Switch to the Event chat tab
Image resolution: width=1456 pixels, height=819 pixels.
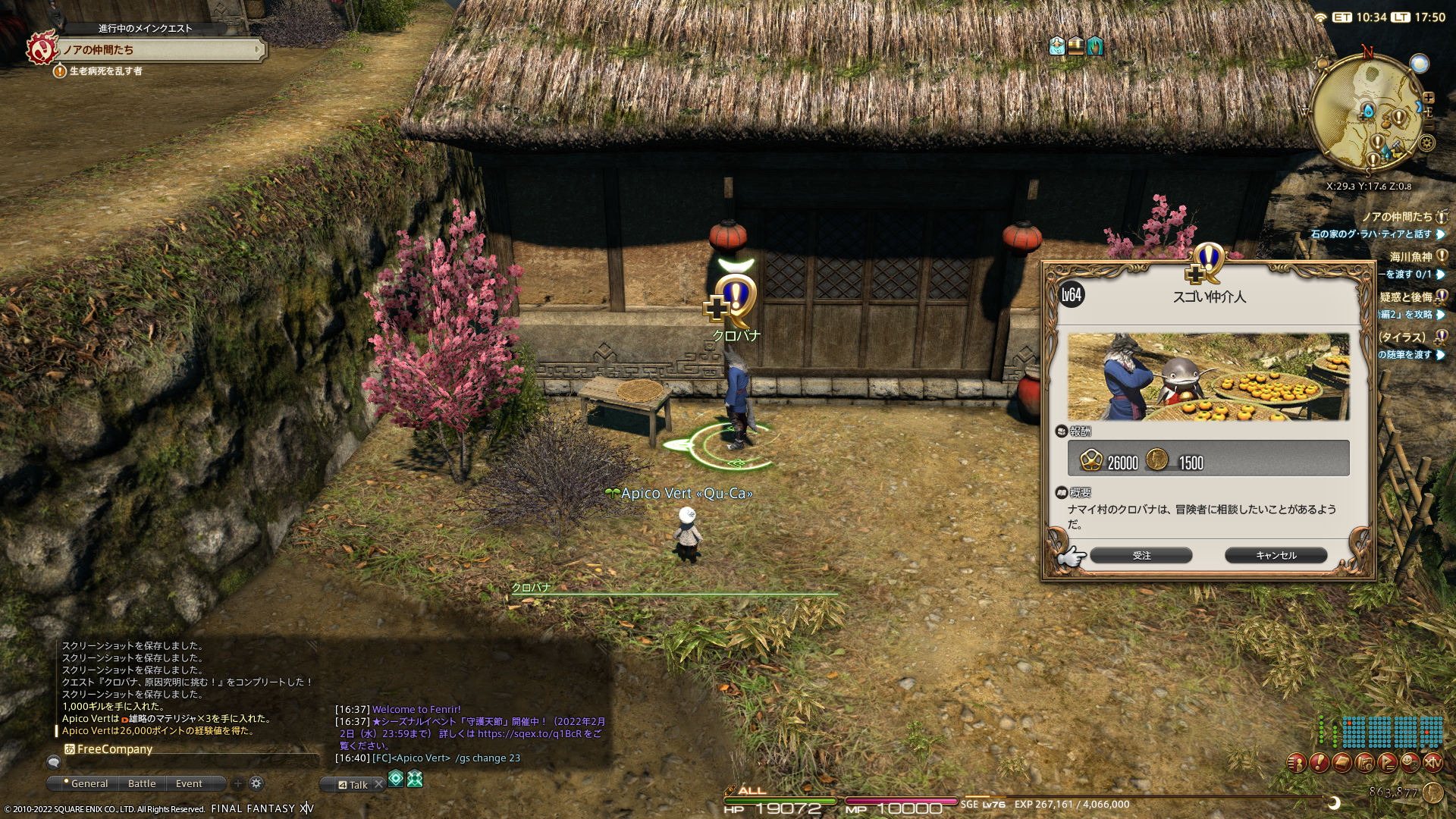click(x=189, y=783)
